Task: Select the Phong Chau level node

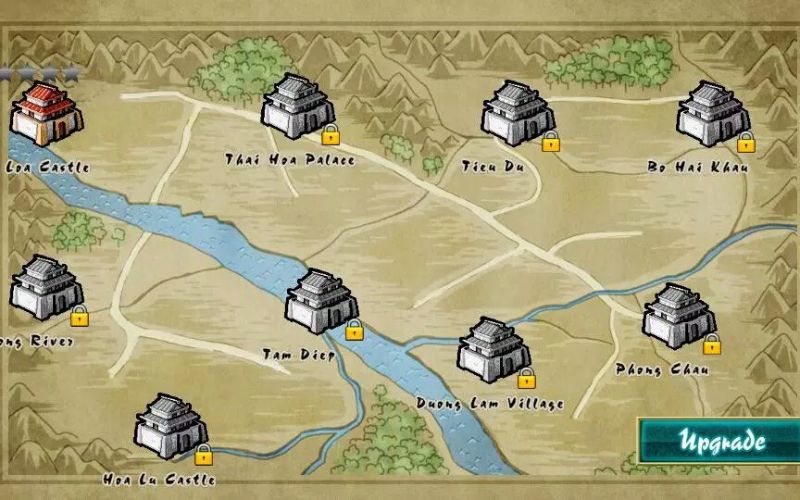Action: (x=678, y=316)
